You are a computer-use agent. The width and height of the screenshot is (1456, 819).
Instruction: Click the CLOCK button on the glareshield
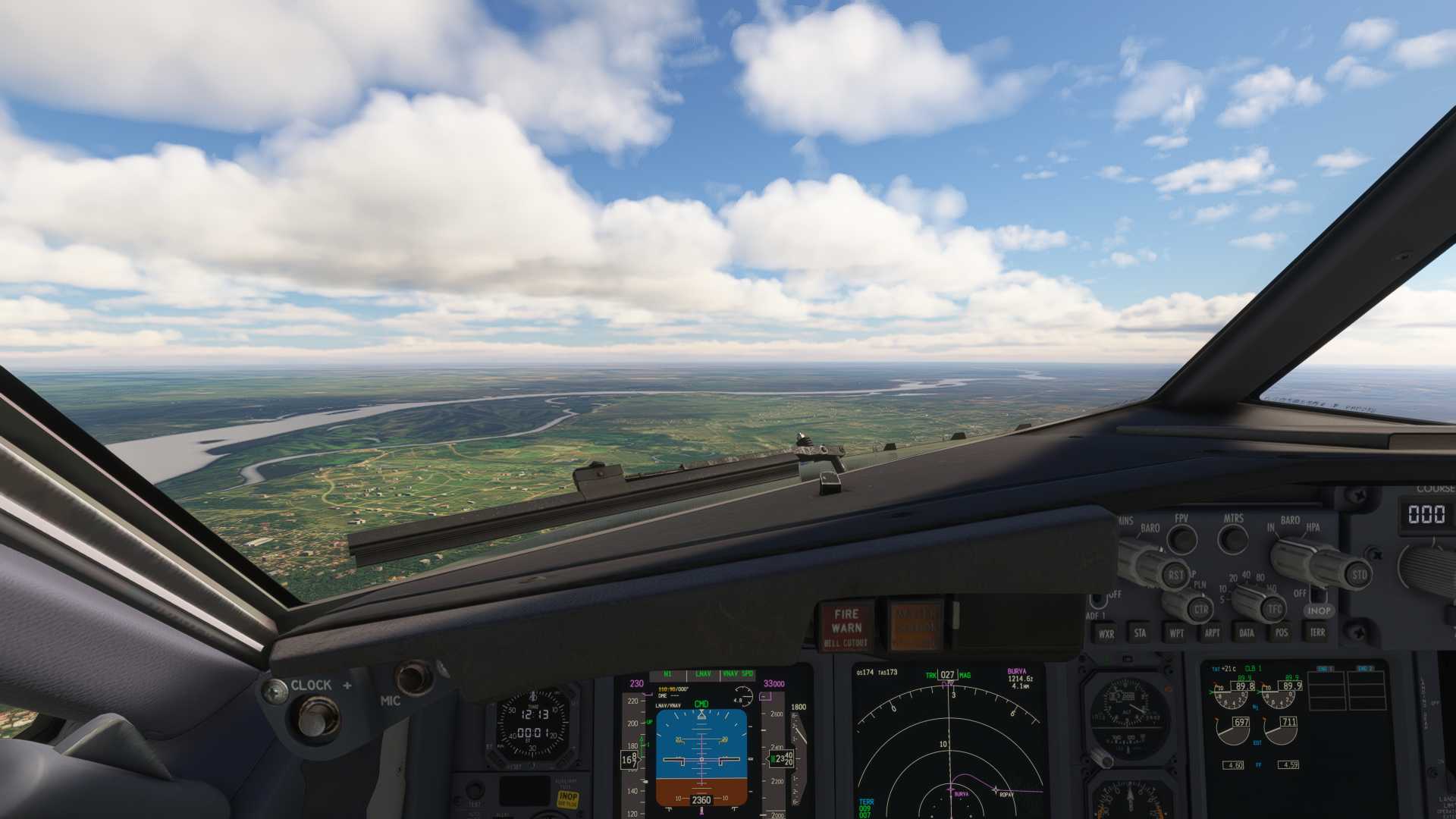pyautogui.click(x=317, y=717)
